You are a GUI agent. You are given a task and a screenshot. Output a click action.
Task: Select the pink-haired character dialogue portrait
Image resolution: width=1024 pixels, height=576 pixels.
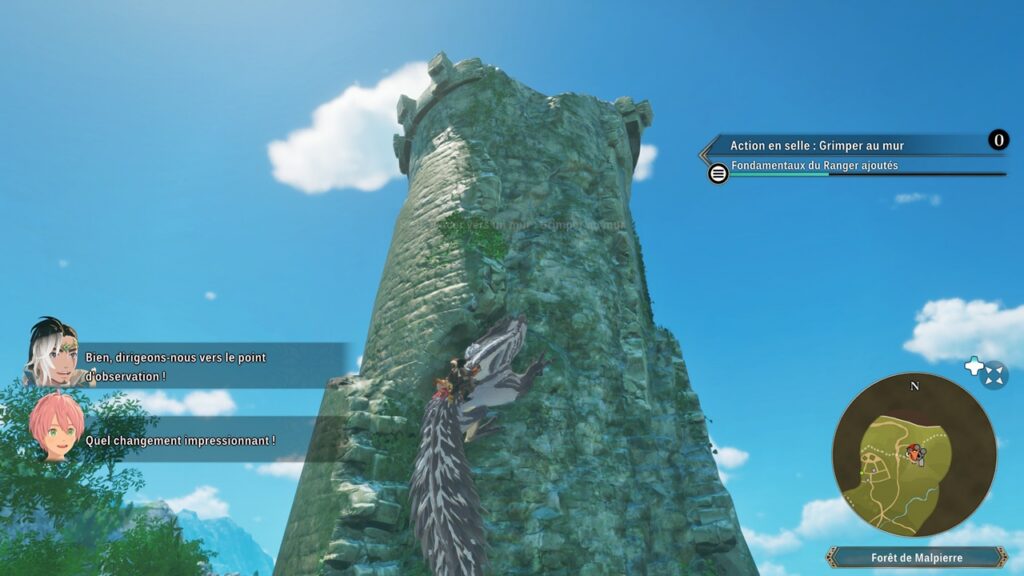[56, 426]
